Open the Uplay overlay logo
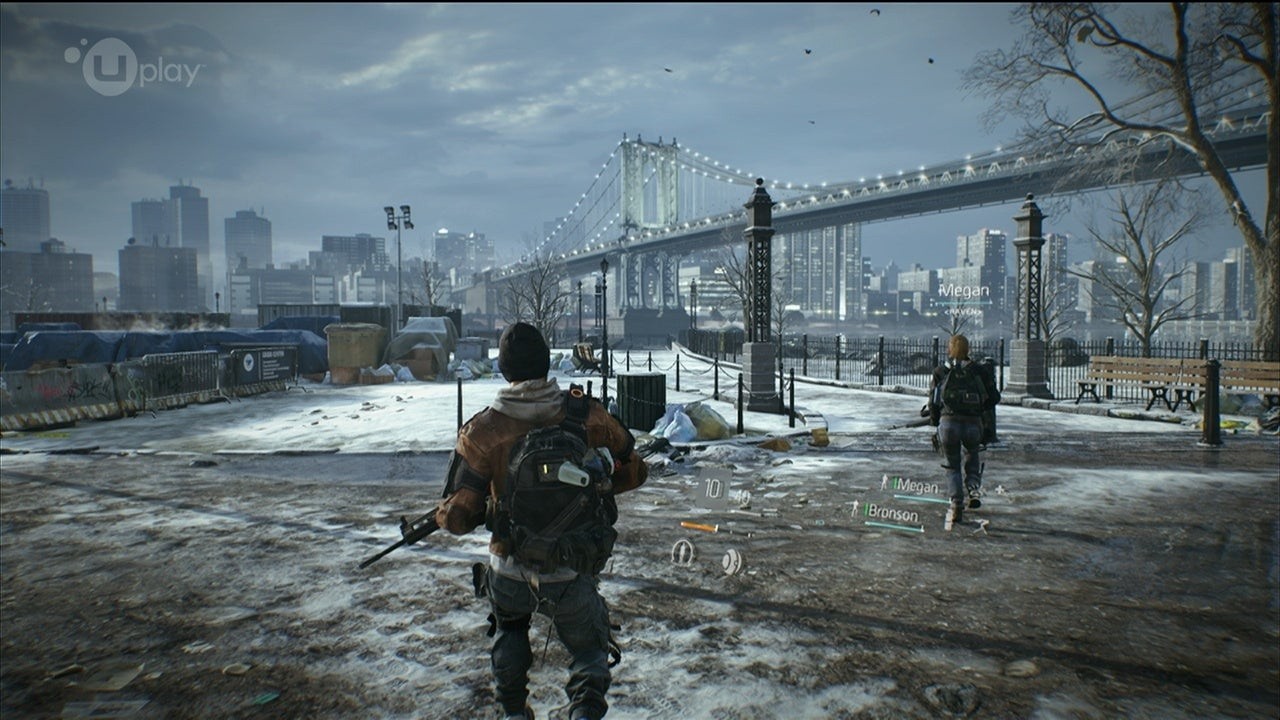This screenshot has width=1280, height=720. click(132, 67)
